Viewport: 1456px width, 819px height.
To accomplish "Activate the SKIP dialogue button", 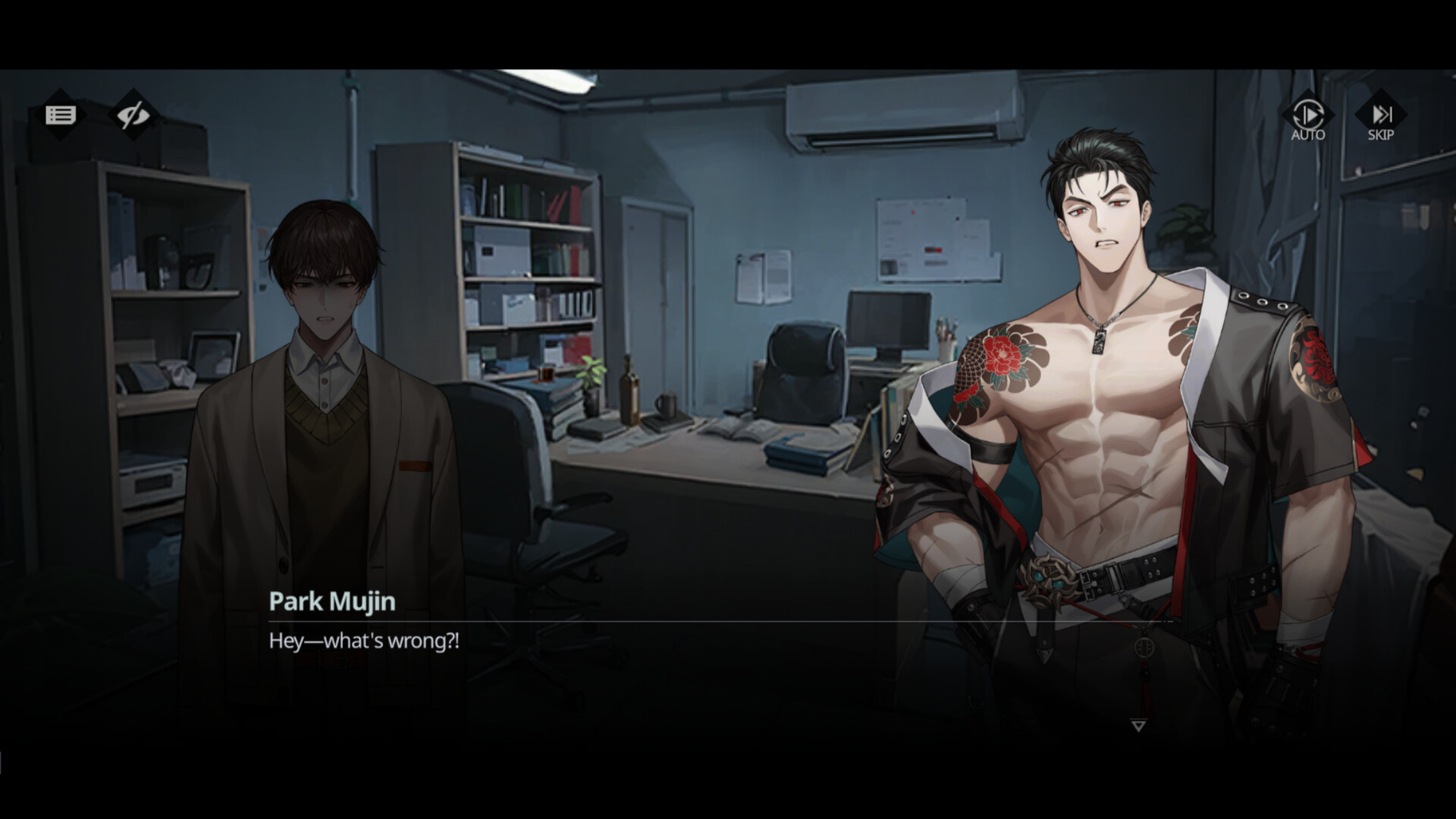I will point(1381,118).
